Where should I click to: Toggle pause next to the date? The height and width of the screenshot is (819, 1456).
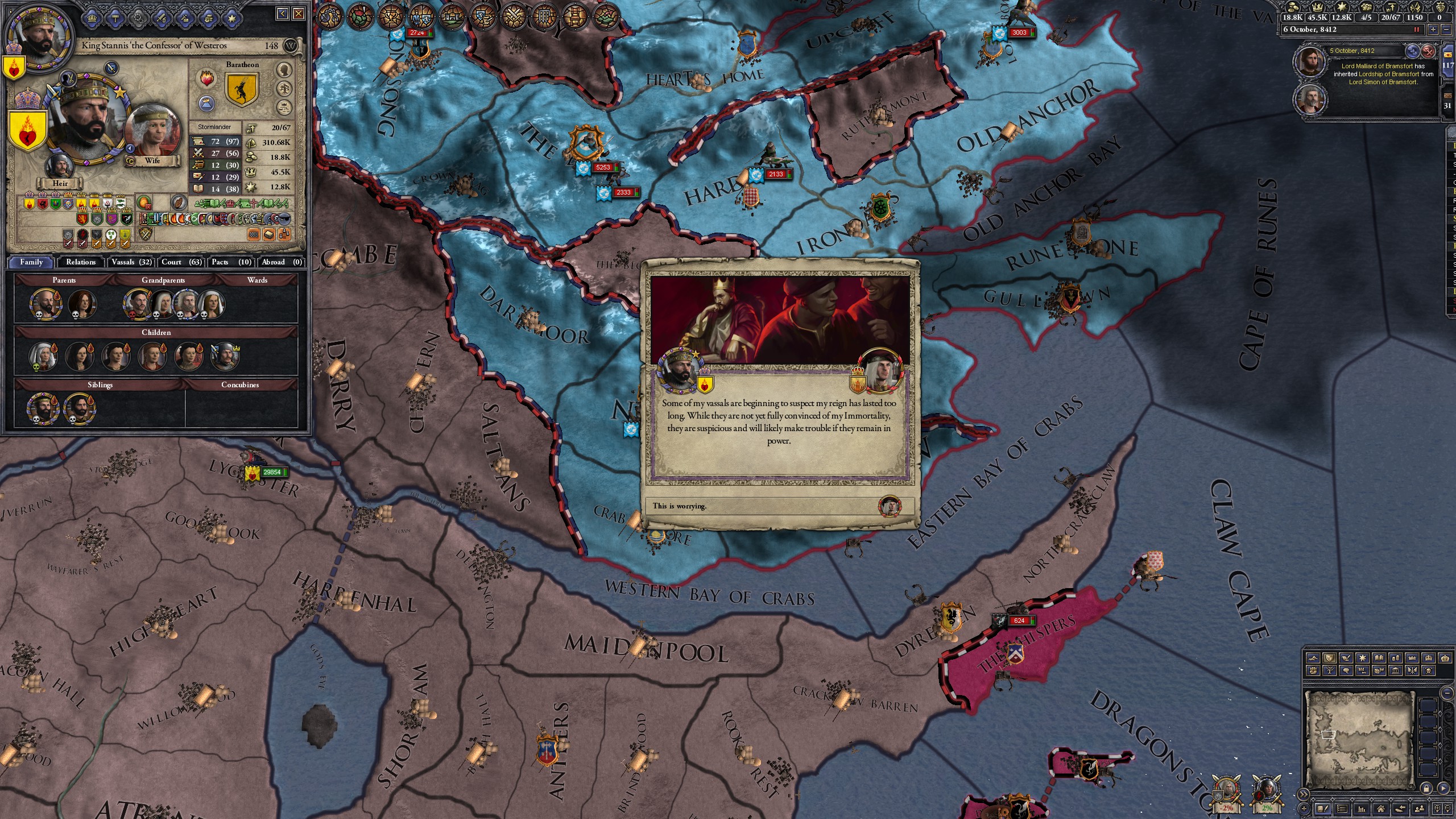(x=1417, y=30)
